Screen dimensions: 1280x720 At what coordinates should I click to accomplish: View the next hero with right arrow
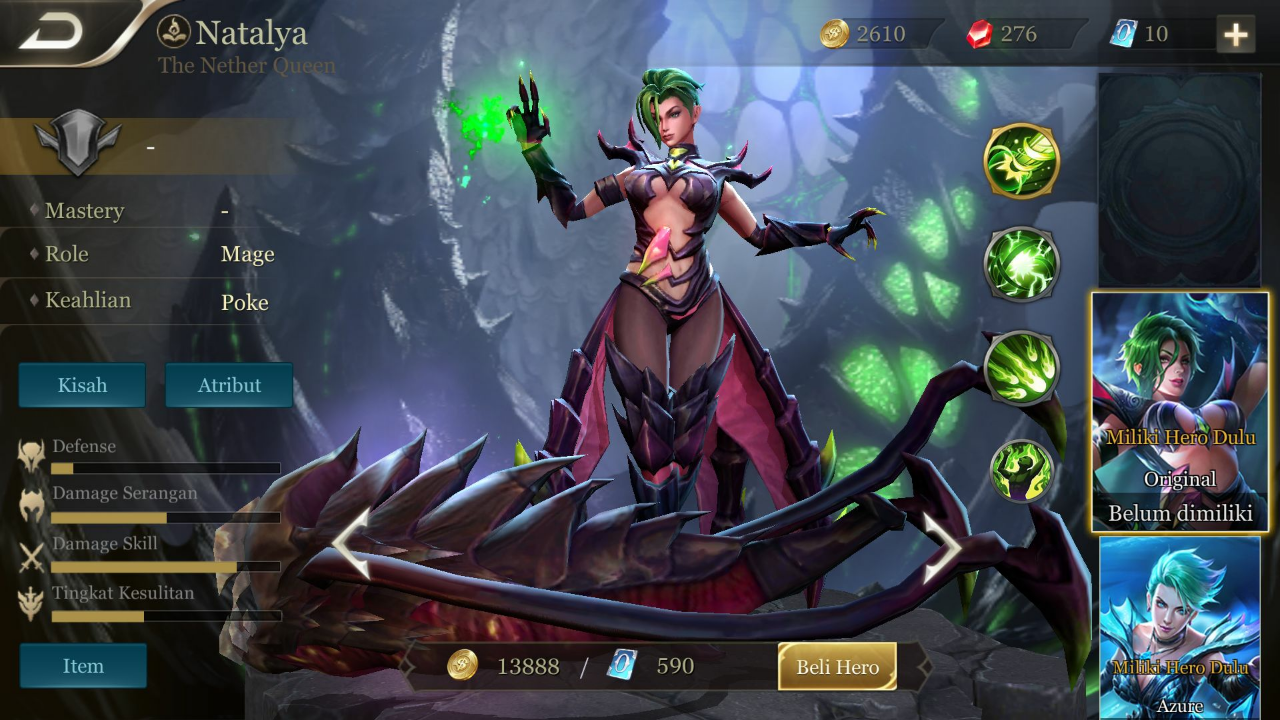[x=941, y=547]
